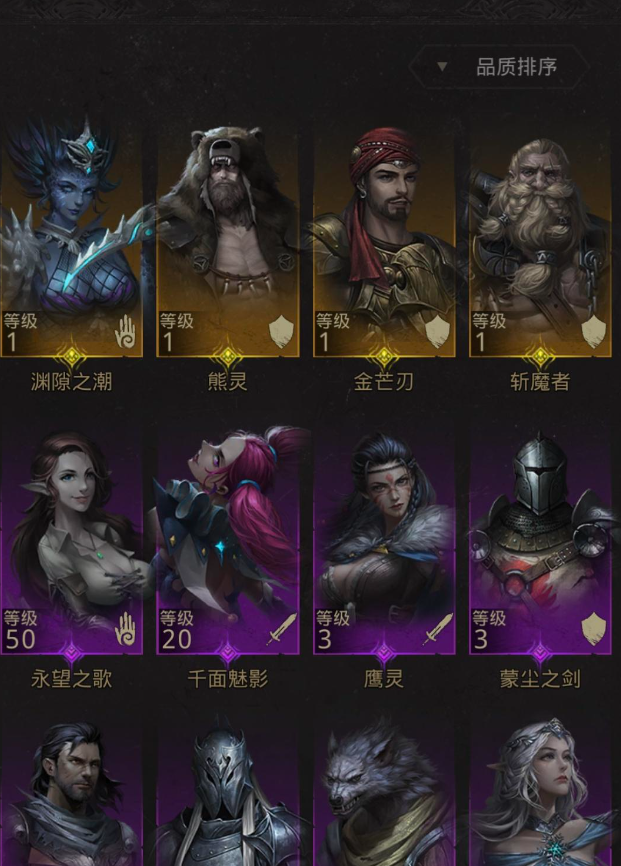This screenshot has width=621, height=866.
Task: Open the 品质排序 sort dropdown
Action: pyautogui.click(x=498, y=68)
